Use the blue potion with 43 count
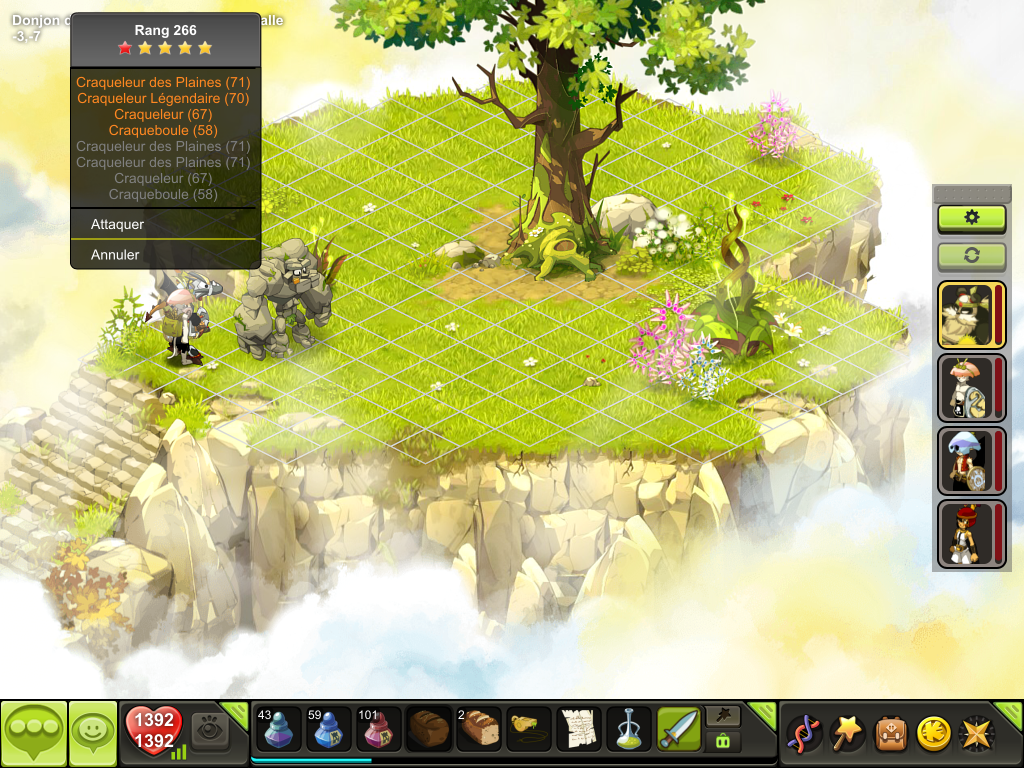Screen dimensions: 1024x768 [x=279, y=729]
